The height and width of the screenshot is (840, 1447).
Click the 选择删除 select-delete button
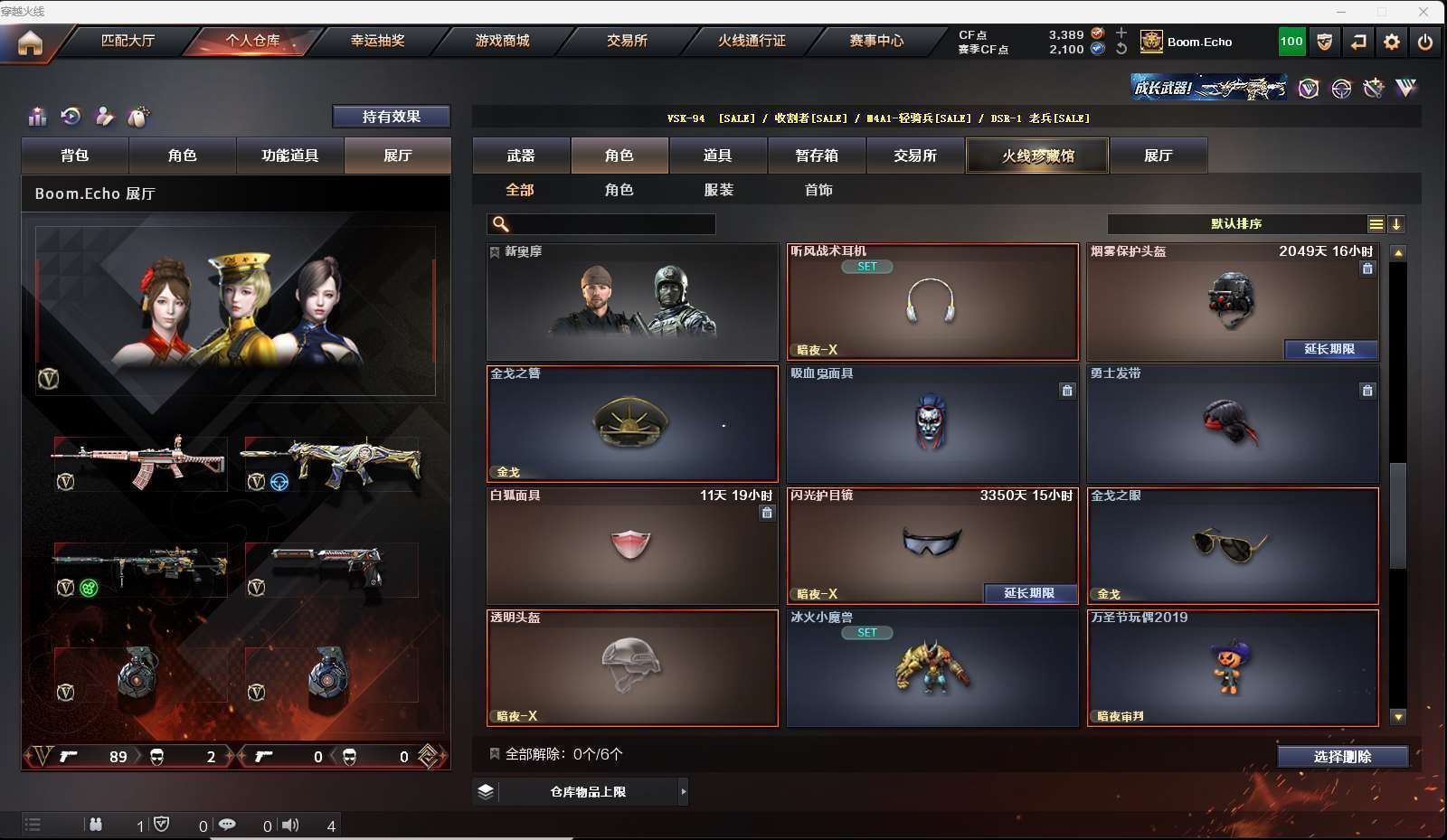[1342, 757]
